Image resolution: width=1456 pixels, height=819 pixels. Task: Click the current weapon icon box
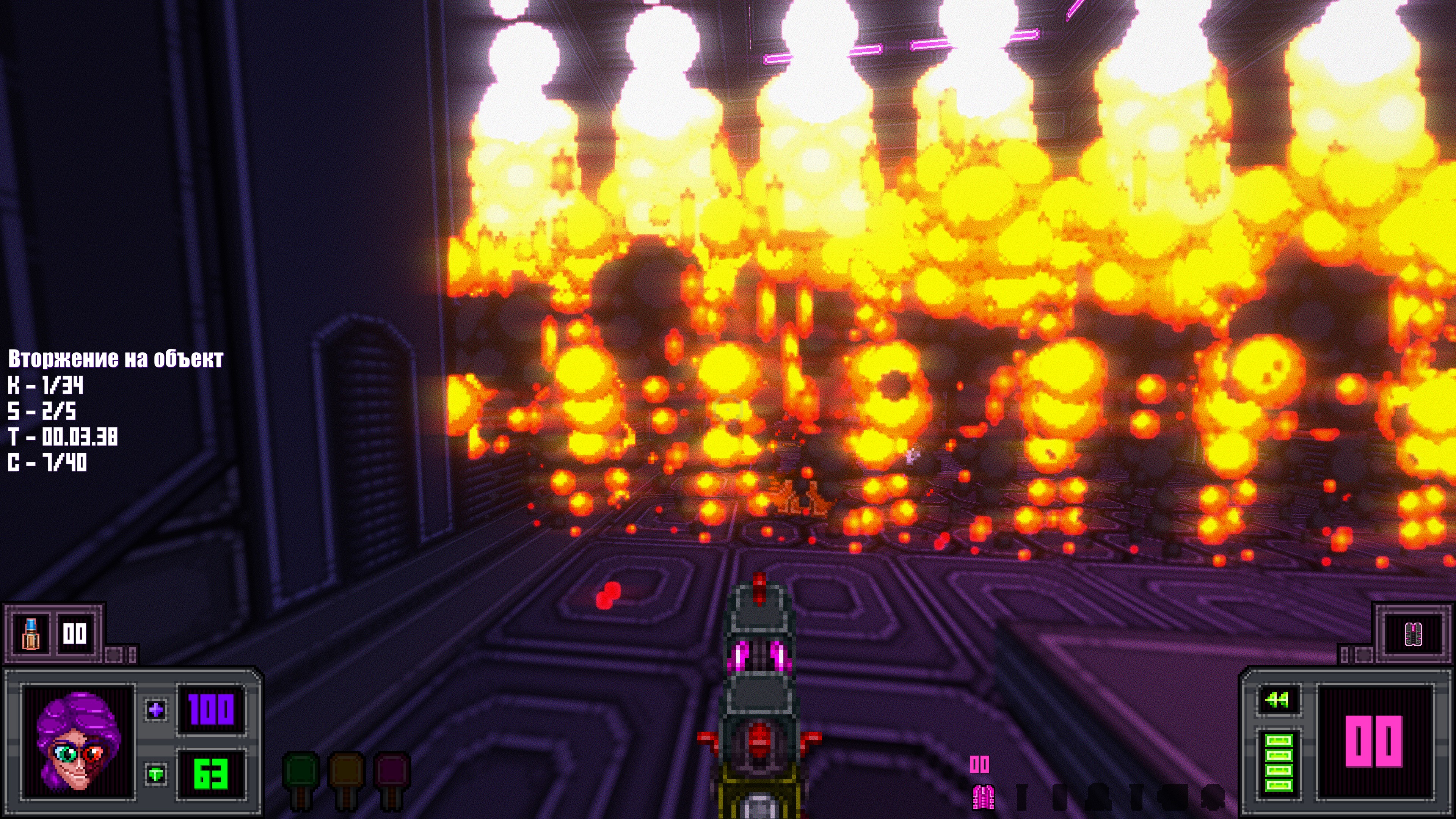(1413, 634)
